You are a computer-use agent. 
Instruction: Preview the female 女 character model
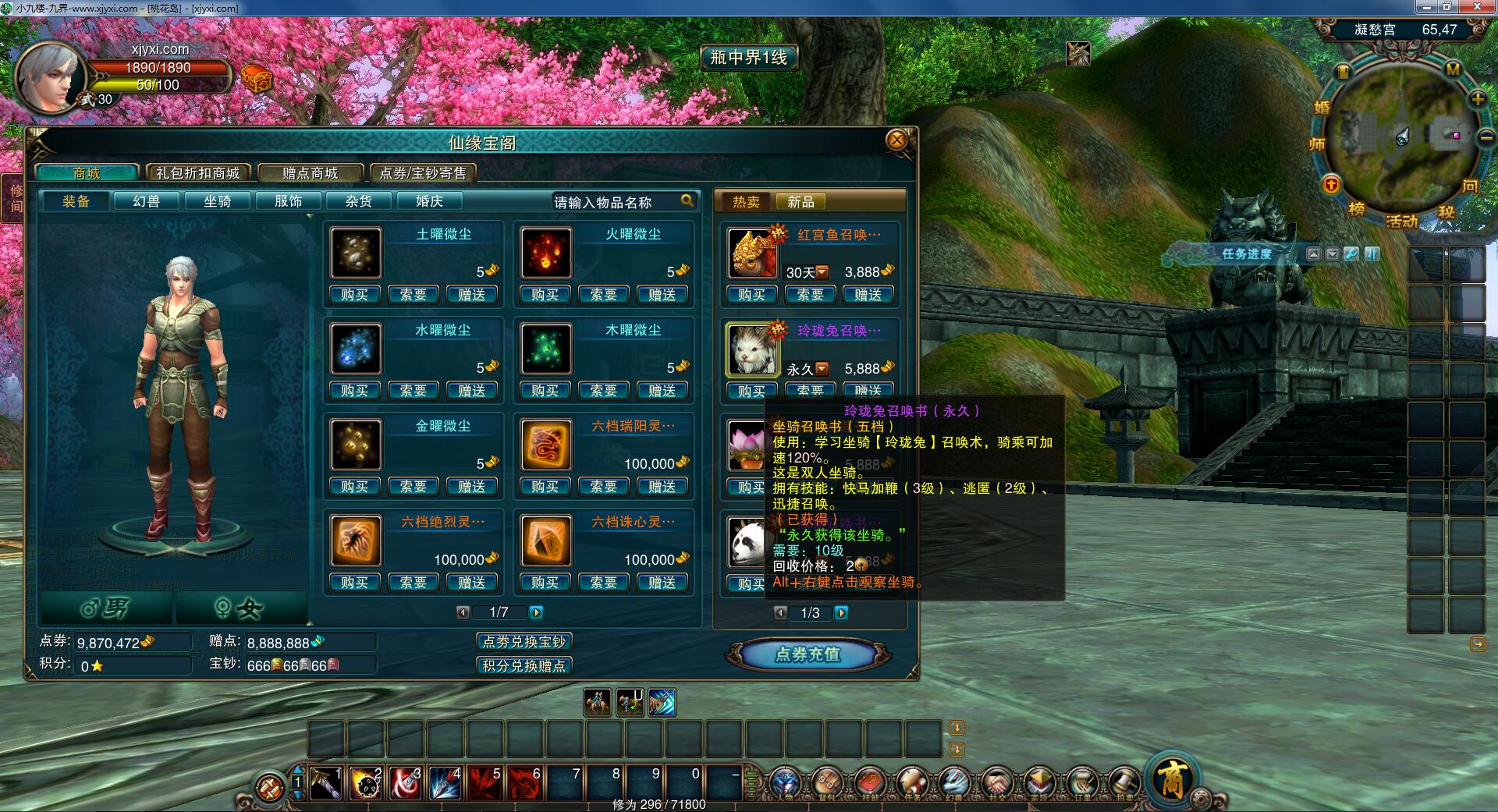241,608
